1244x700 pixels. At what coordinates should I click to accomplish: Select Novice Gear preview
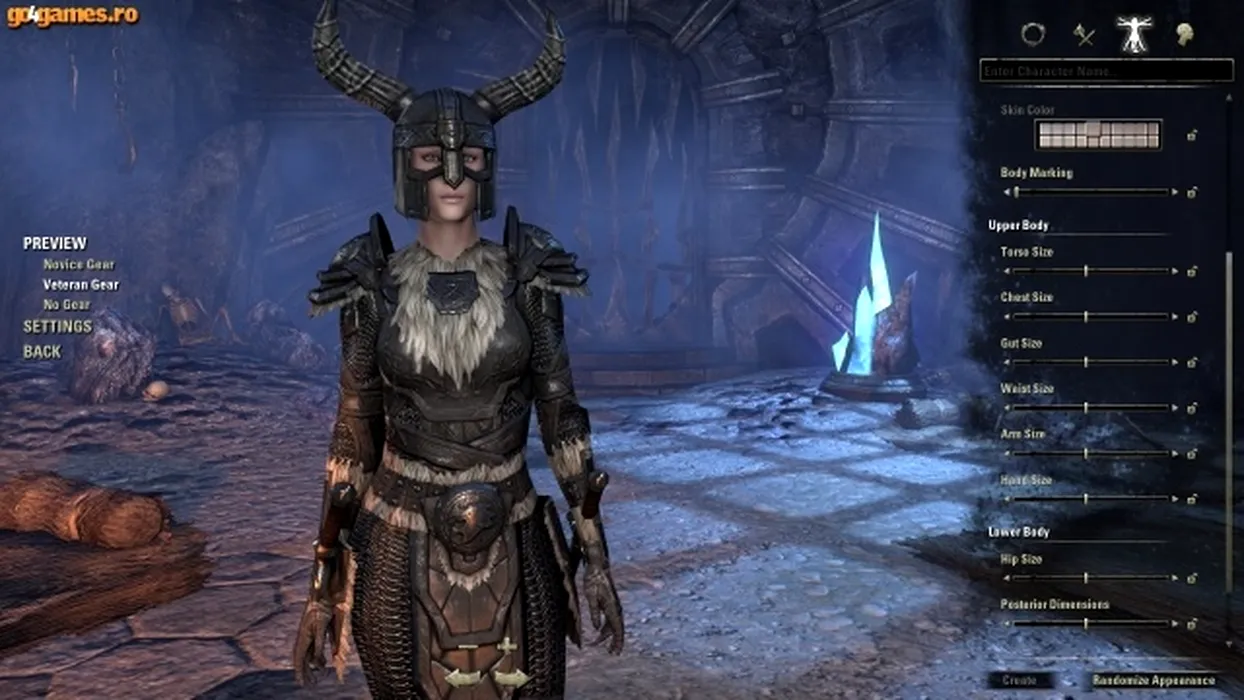tap(78, 265)
